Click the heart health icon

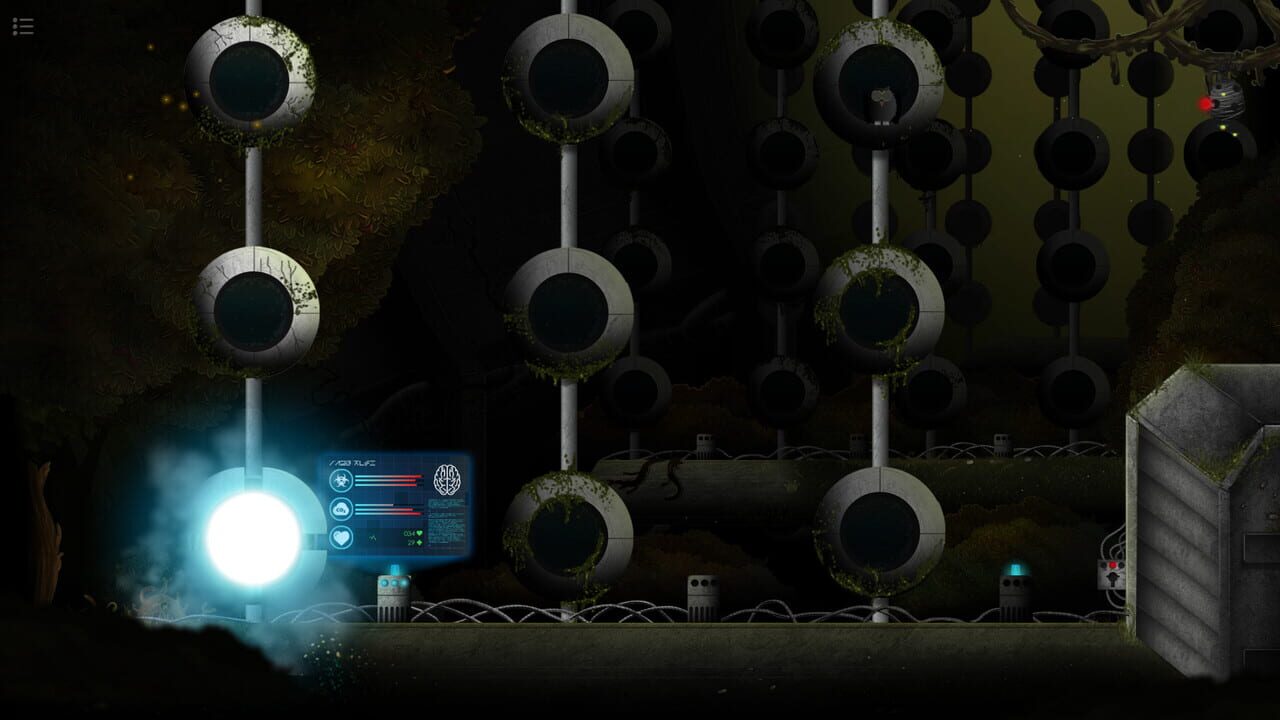pyautogui.click(x=340, y=536)
